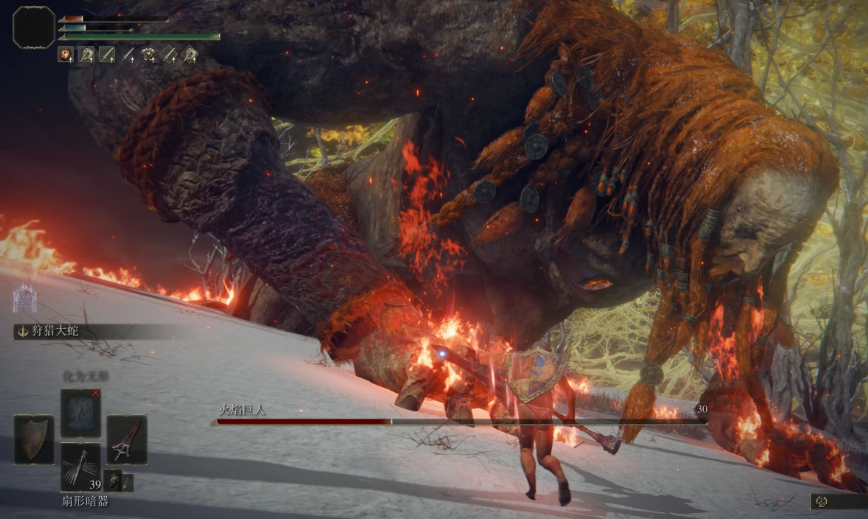Choose the right-hand serpent-hunter spear slot
This screenshot has height=519, width=868.
(x=127, y=439)
